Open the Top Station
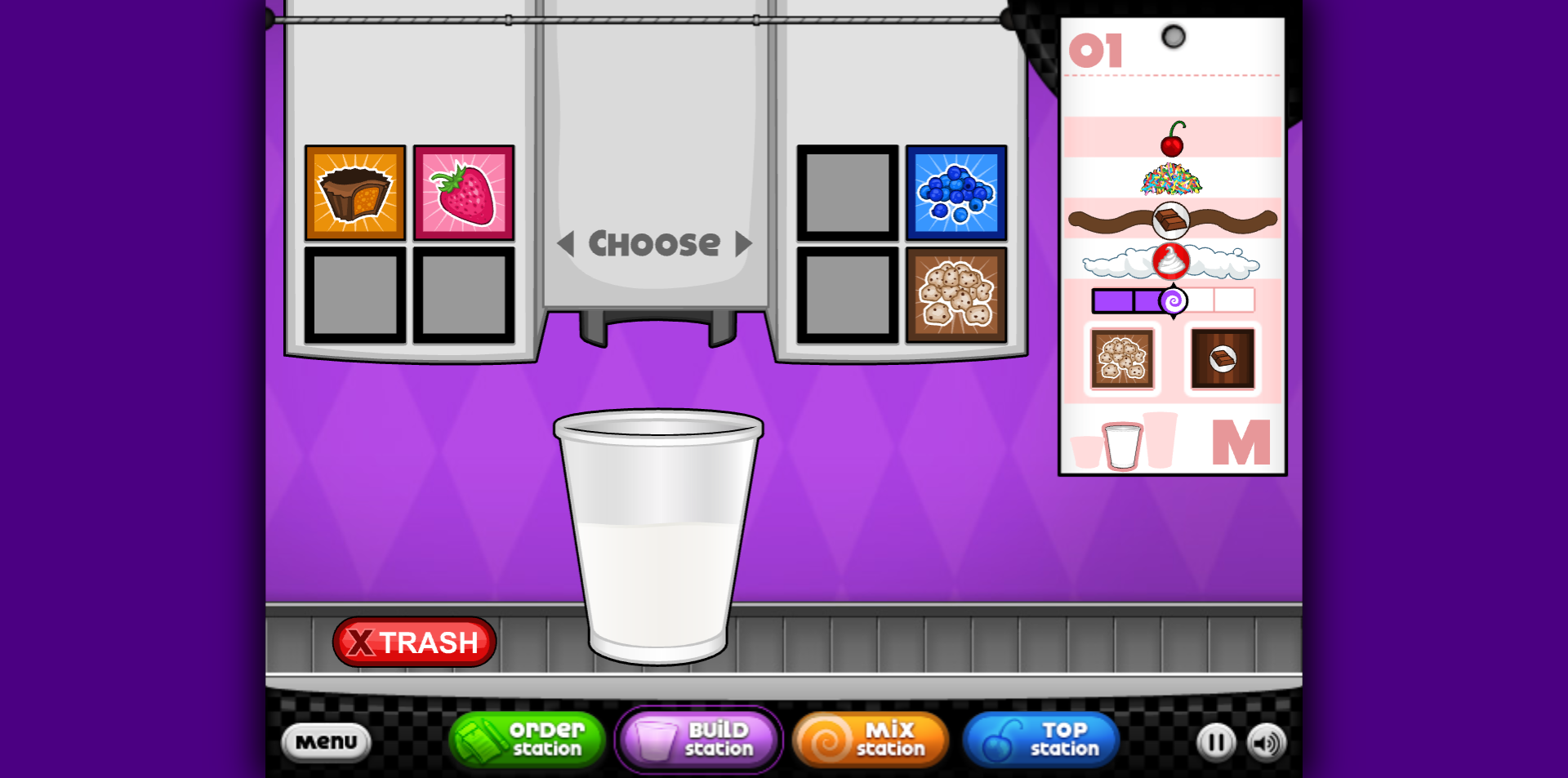 1041,740
